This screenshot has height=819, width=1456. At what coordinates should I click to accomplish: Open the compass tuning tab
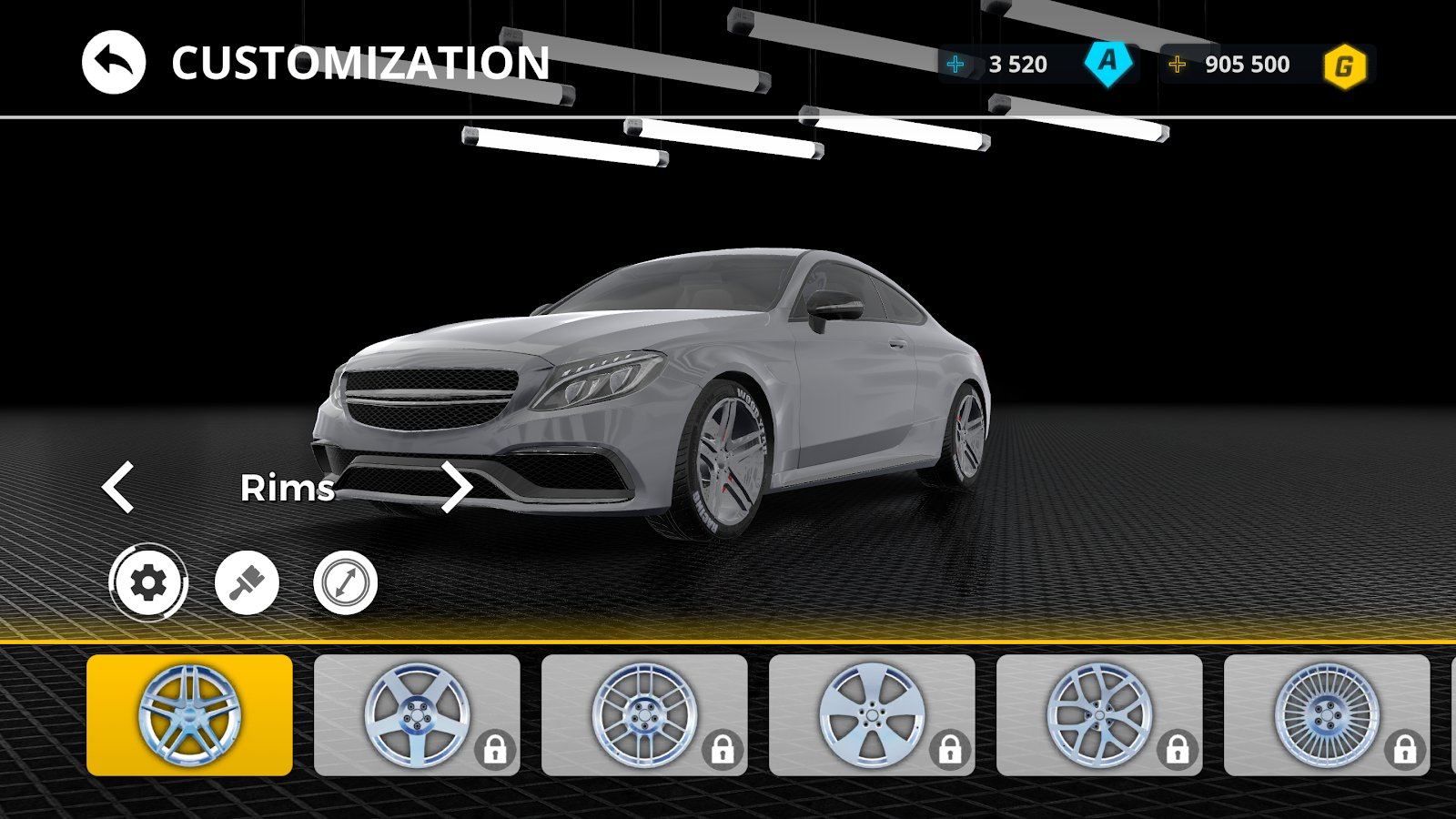[x=345, y=582]
